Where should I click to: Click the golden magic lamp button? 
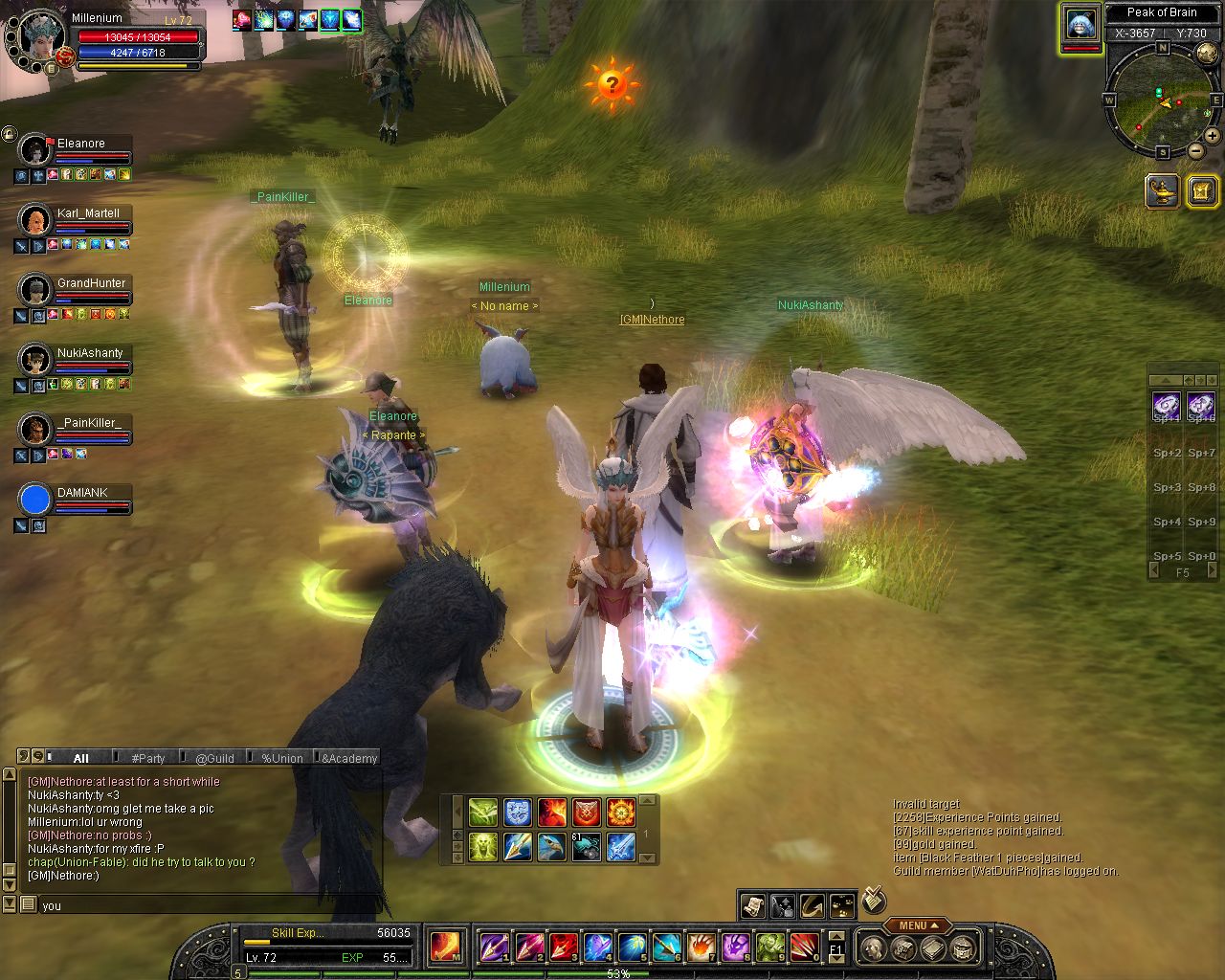[x=1163, y=190]
